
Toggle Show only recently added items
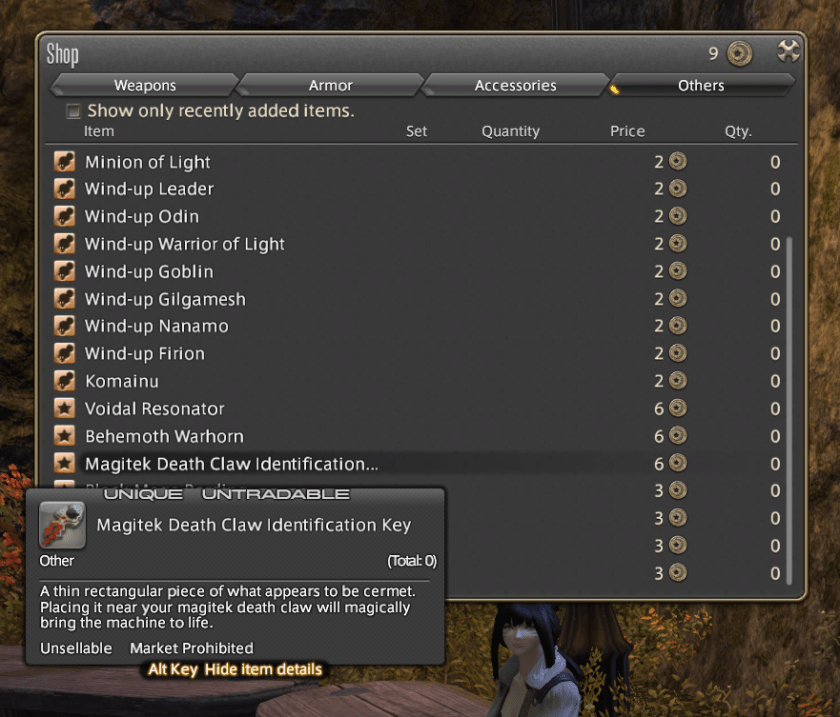point(73,111)
